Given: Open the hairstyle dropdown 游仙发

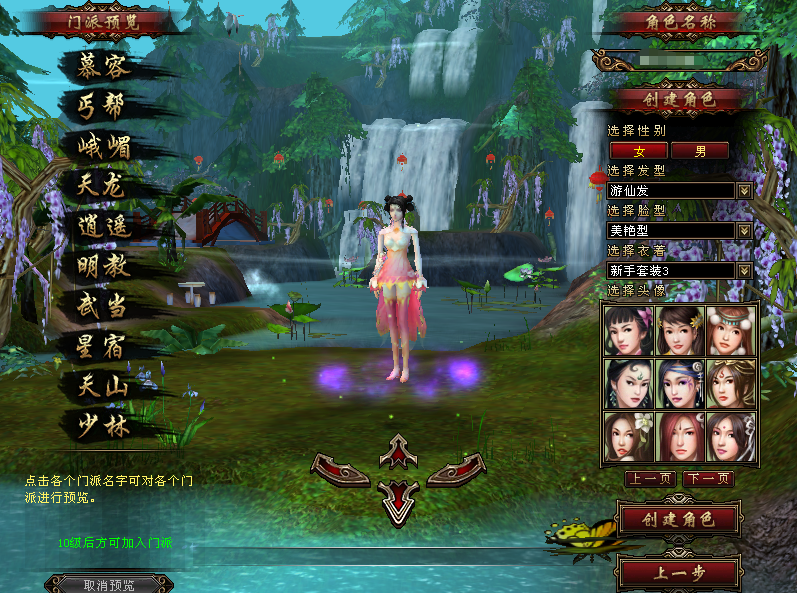Looking at the screenshot, I should (x=744, y=190).
